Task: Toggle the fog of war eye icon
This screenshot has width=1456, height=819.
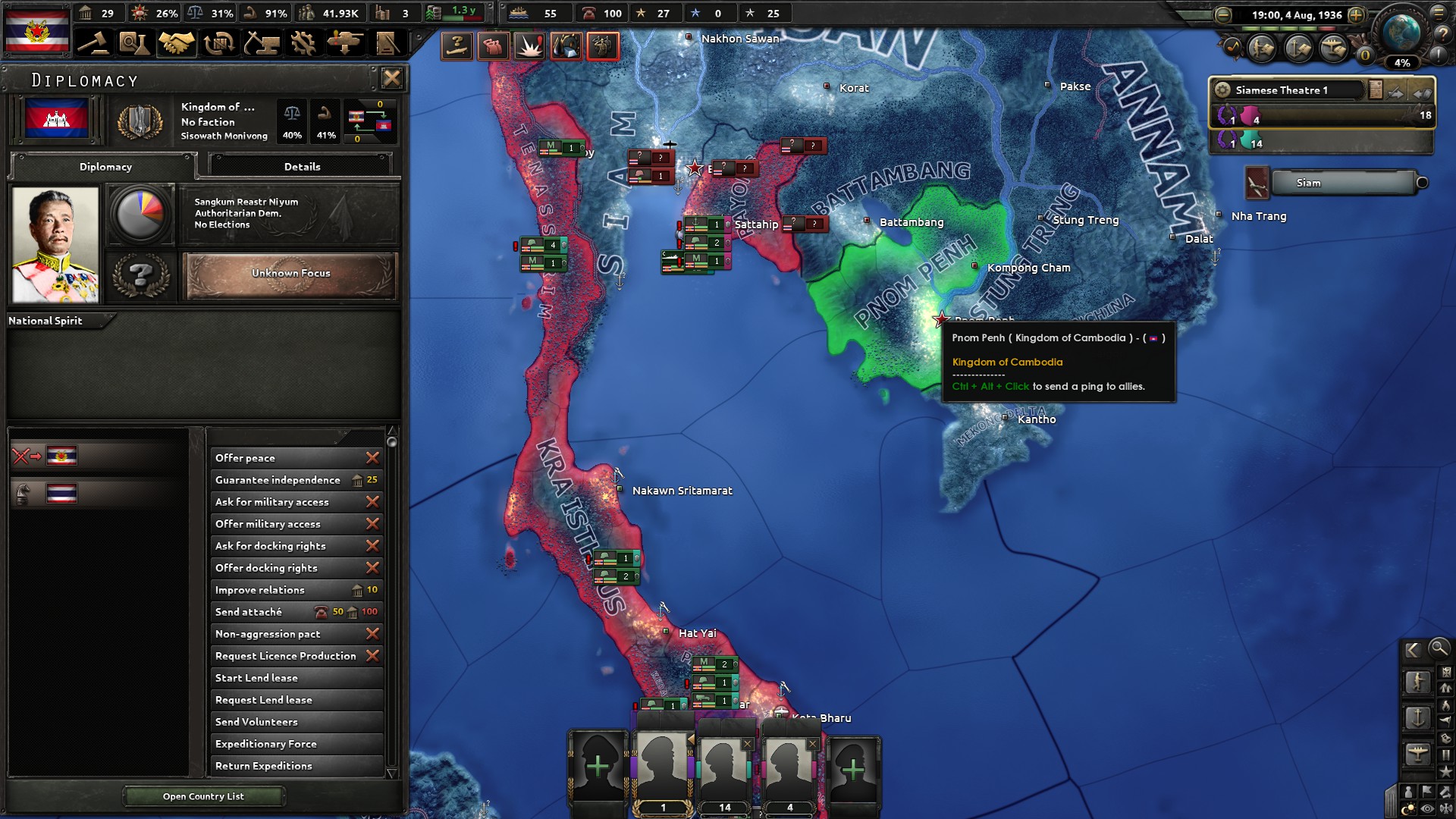Action: coord(1426,808)
